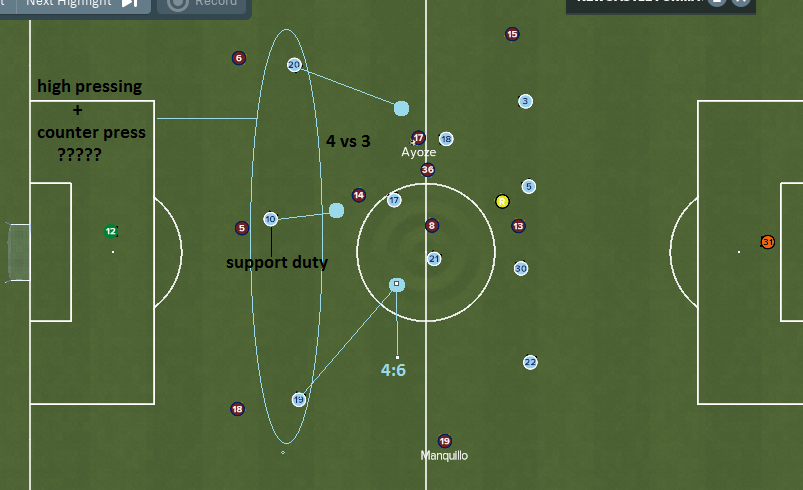803x490 pixels.
Task: Start recording with the Record button
Action: 203,3
